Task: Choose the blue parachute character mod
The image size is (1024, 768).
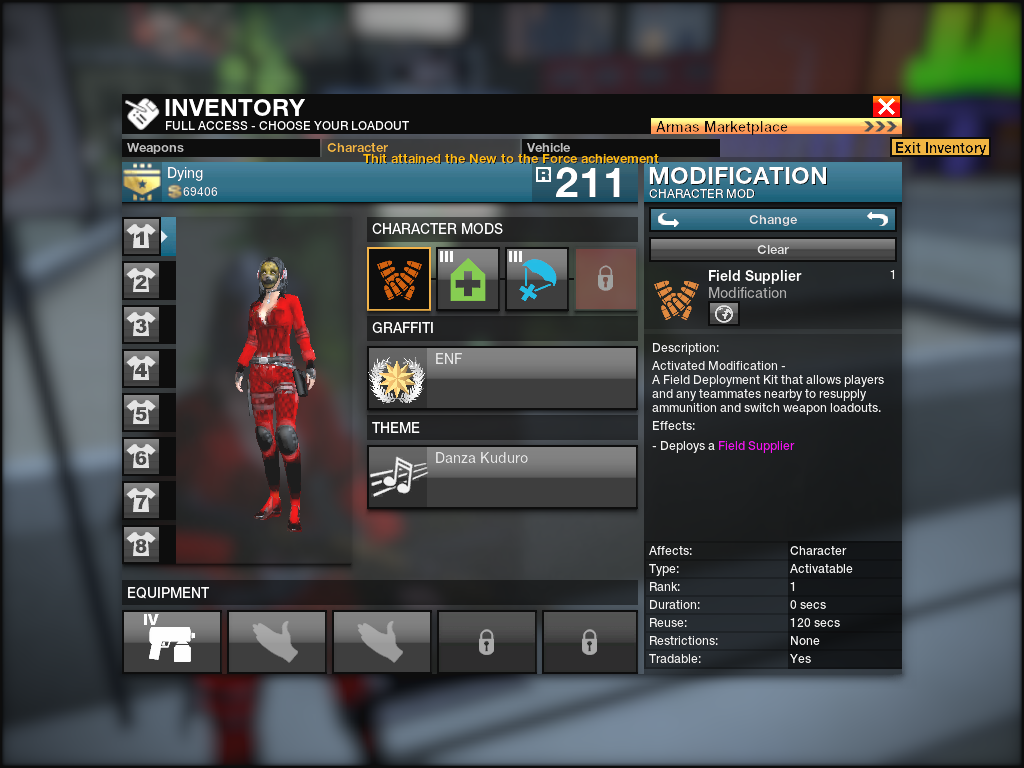Action: (x=537, y=280)
